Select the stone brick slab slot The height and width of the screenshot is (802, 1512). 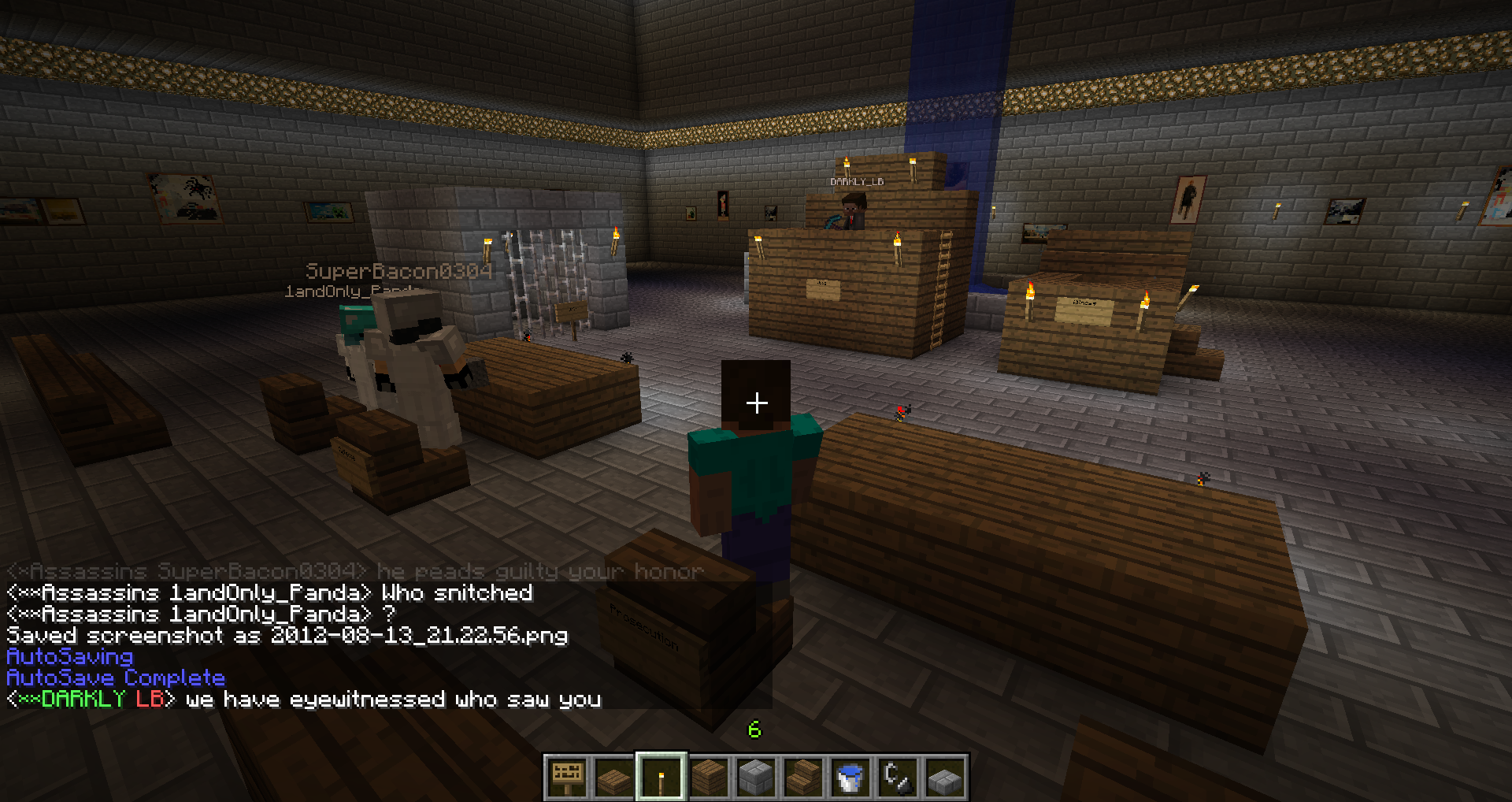tap(945, 777)
